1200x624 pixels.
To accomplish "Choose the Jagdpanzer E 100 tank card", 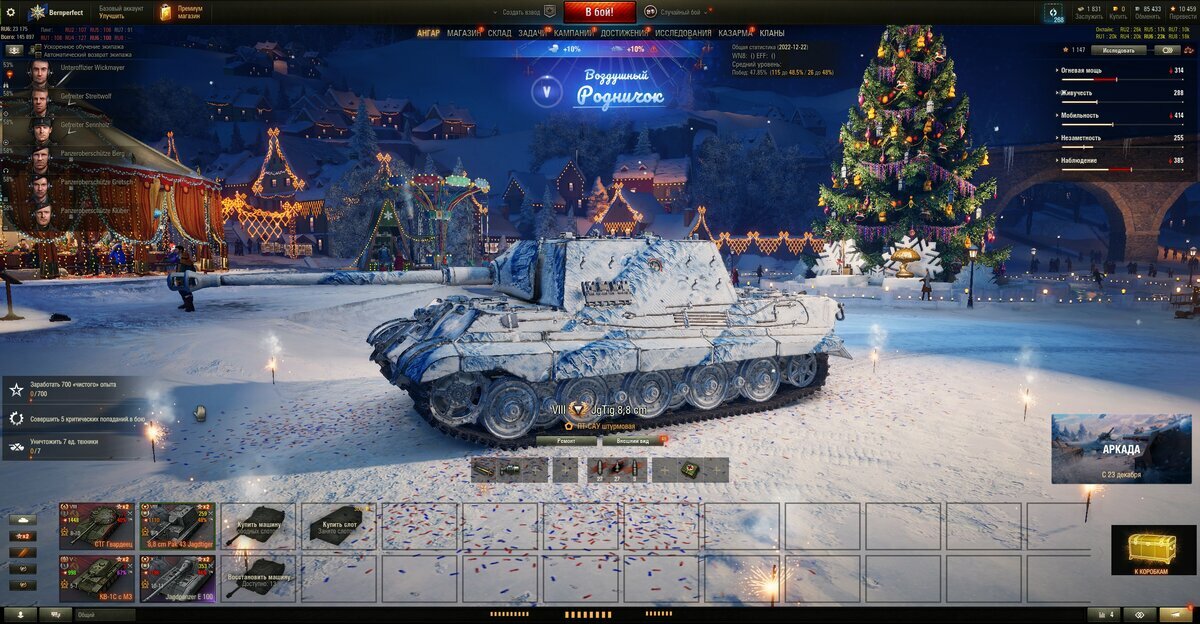I will click(177, 578).
